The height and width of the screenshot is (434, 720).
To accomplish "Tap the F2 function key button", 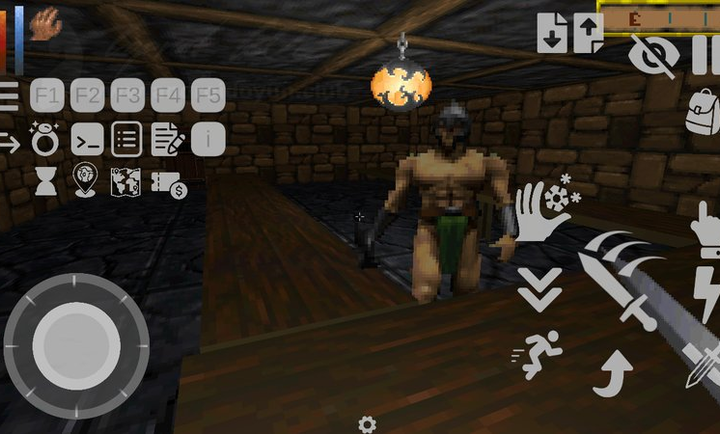I will [87, 96].
